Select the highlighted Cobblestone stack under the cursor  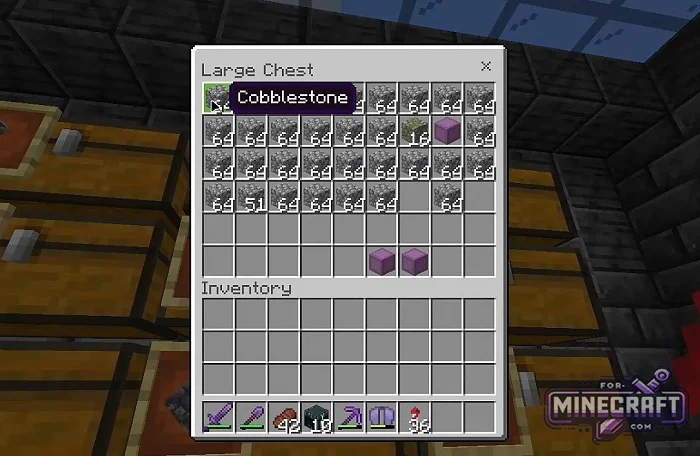point(217,98)
